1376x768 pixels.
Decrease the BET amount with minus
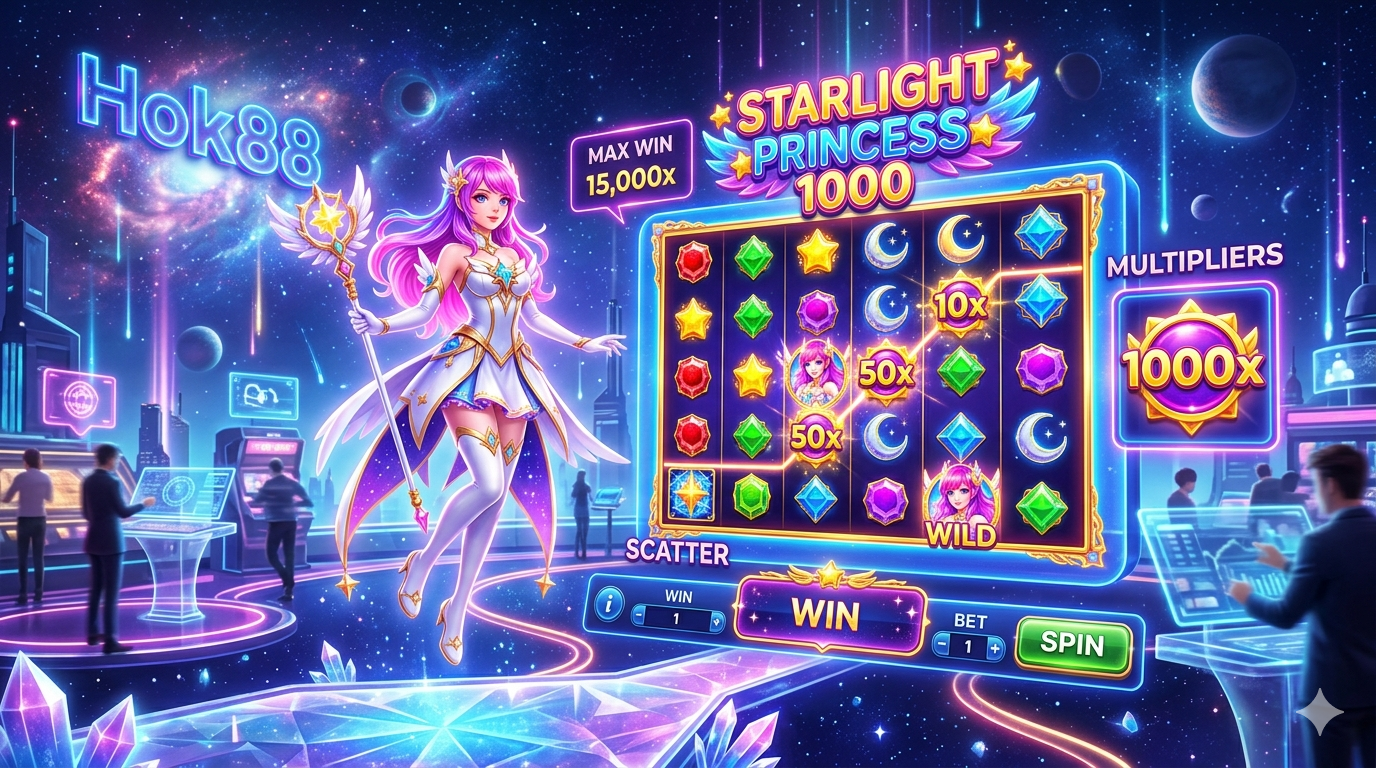942,648
